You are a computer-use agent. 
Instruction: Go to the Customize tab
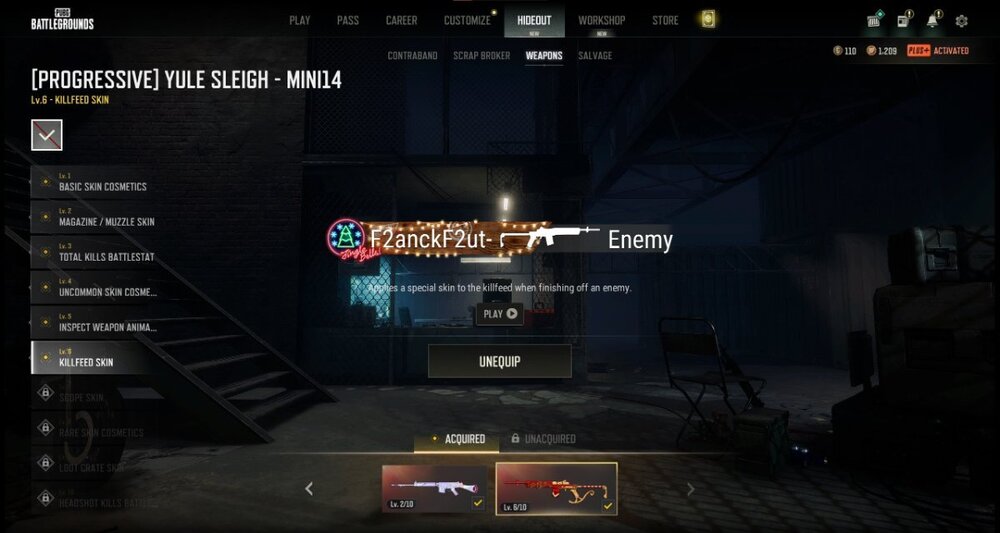click(x=467, y=20)
